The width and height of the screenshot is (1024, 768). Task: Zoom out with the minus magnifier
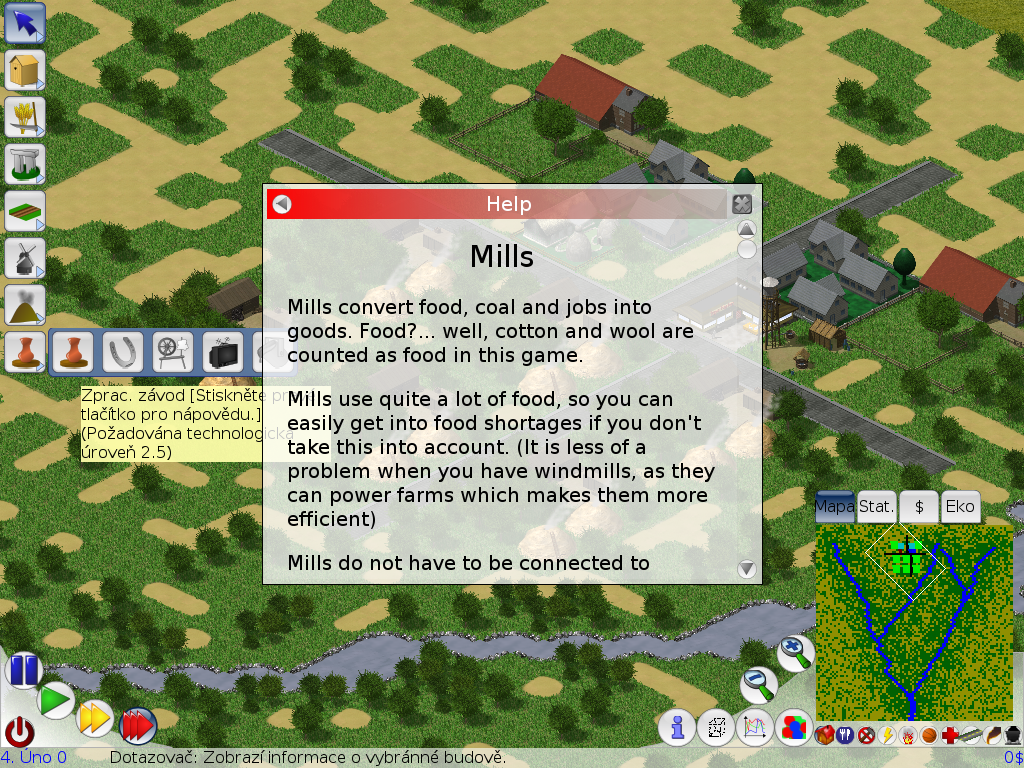(x=759, y=685)
